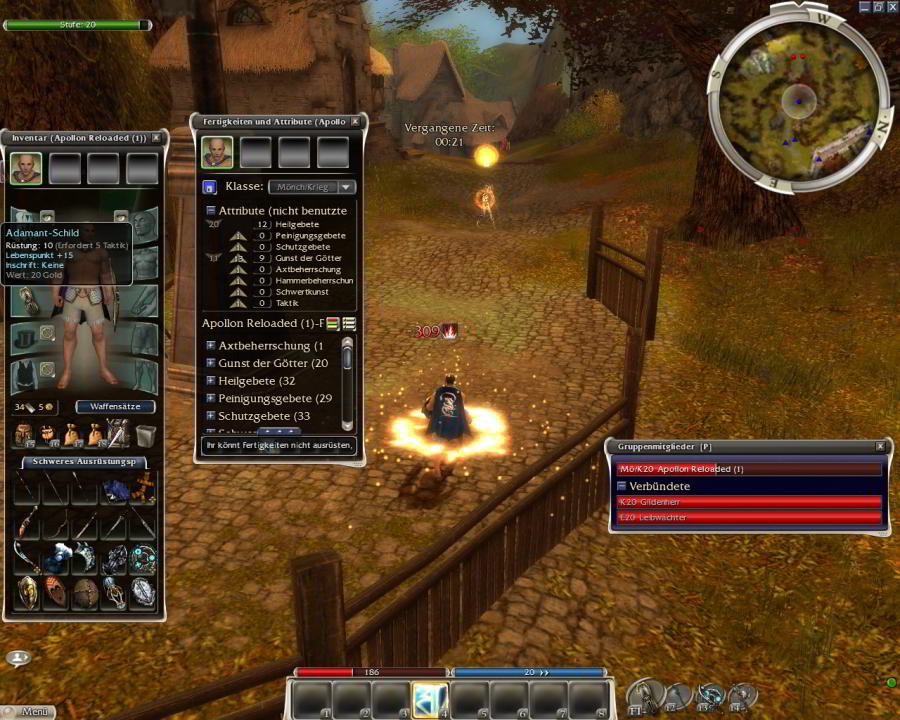Raise the Gunst der Götter attribute
Image resolution: width=900 pixels, height=720 pixels.
[238, 256]
